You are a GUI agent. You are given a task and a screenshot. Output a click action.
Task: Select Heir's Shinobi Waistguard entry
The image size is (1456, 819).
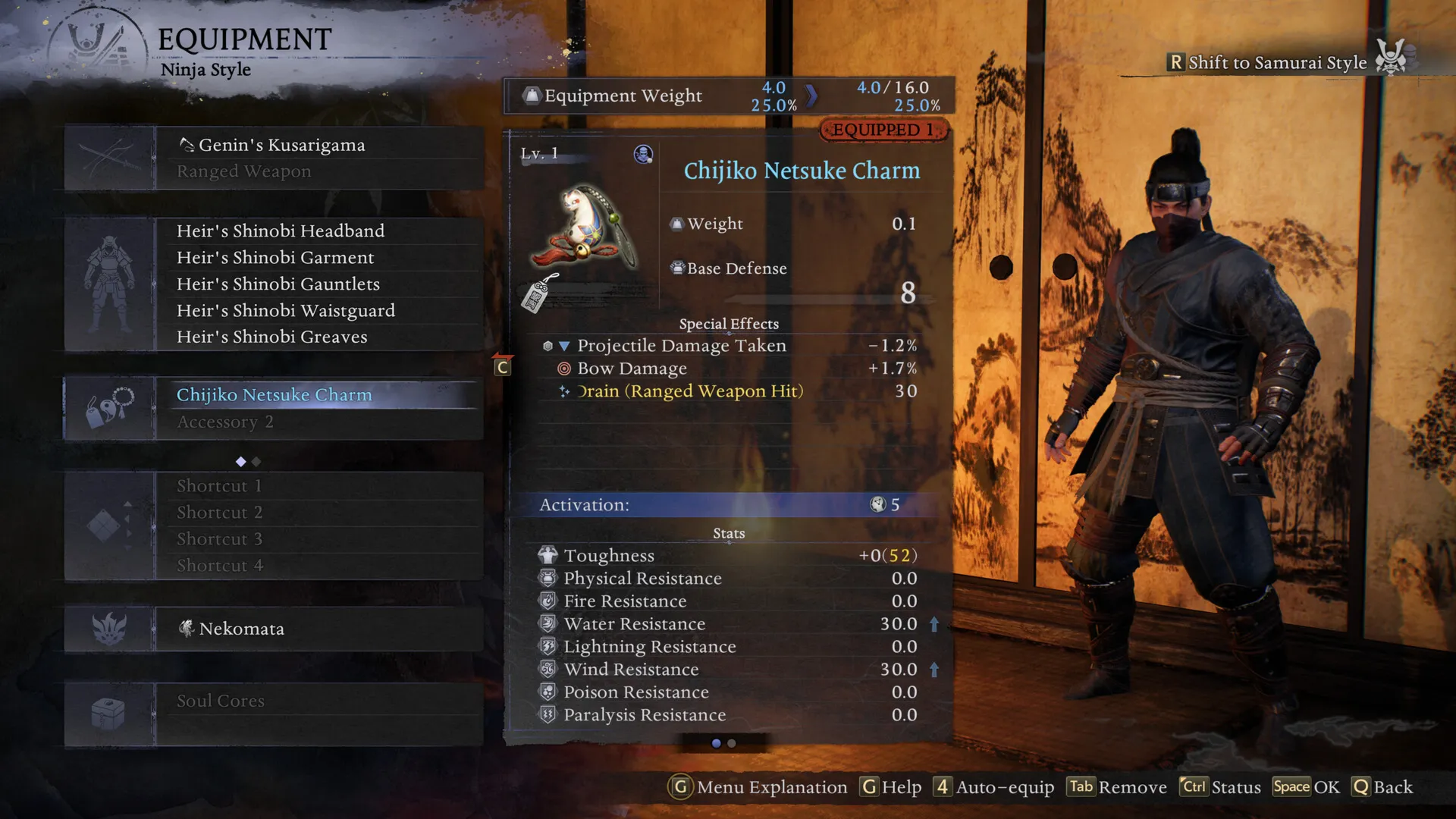pyautogui.click(x=285, y=310)
